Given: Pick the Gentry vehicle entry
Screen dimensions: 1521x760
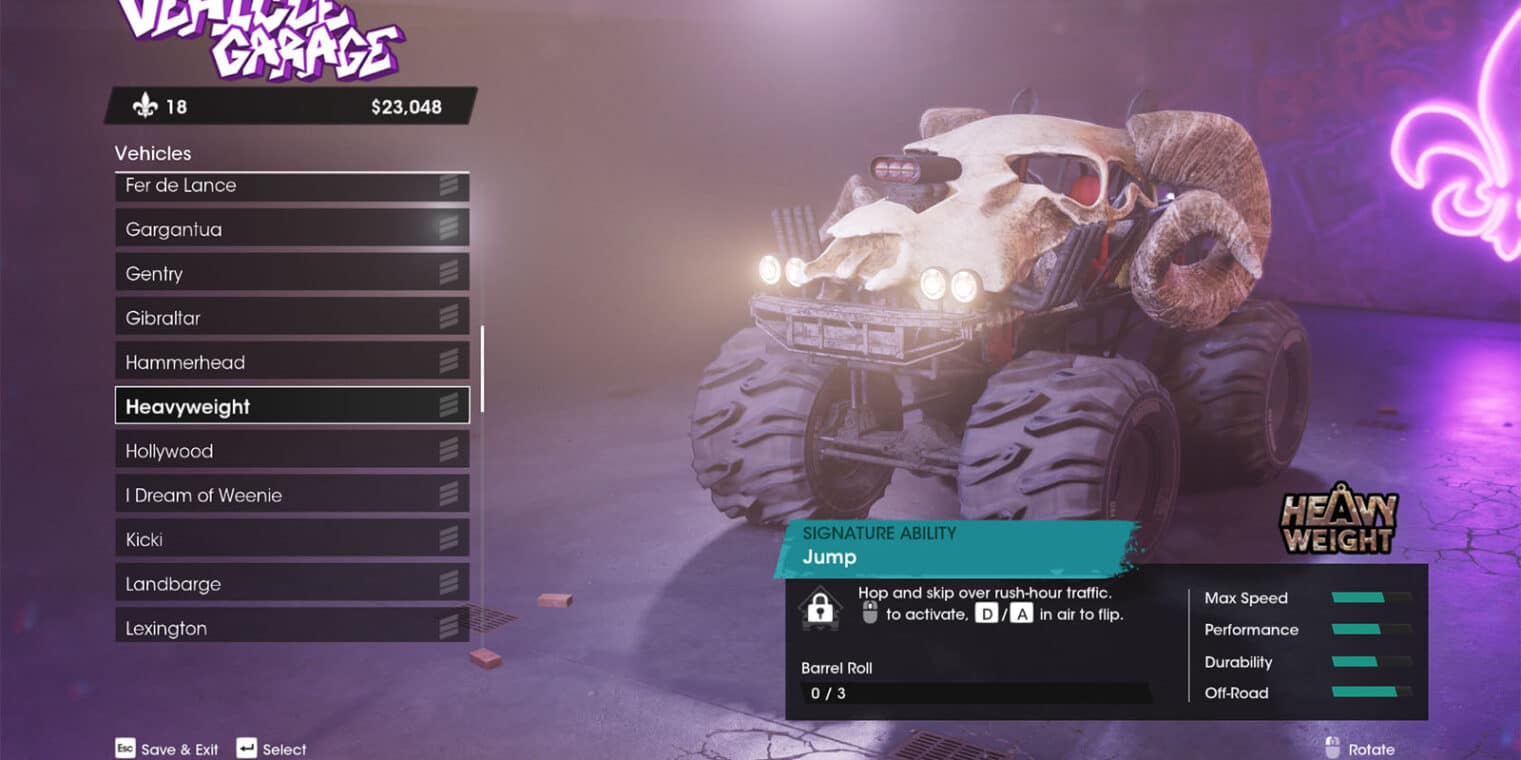Looking at the screenshot, I should coord(291,273).
